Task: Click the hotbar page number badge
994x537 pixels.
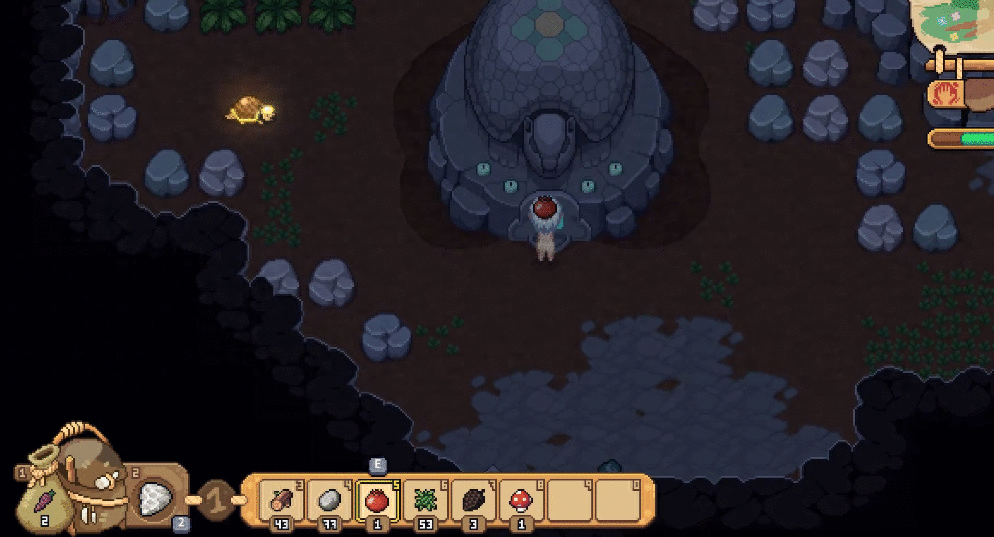Action: tap(218, 498)
